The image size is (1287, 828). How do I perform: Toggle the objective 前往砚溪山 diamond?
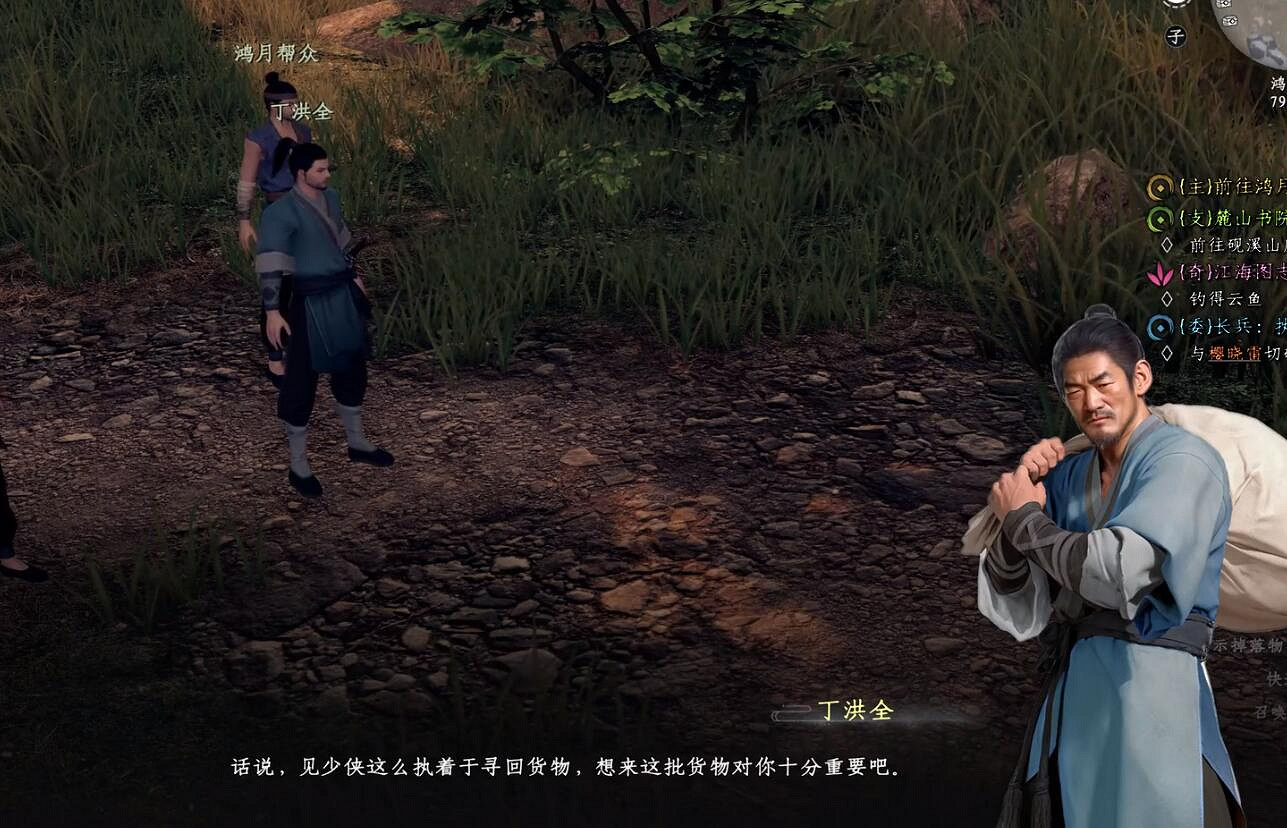pyautogui.click(x=1168, y=246)
